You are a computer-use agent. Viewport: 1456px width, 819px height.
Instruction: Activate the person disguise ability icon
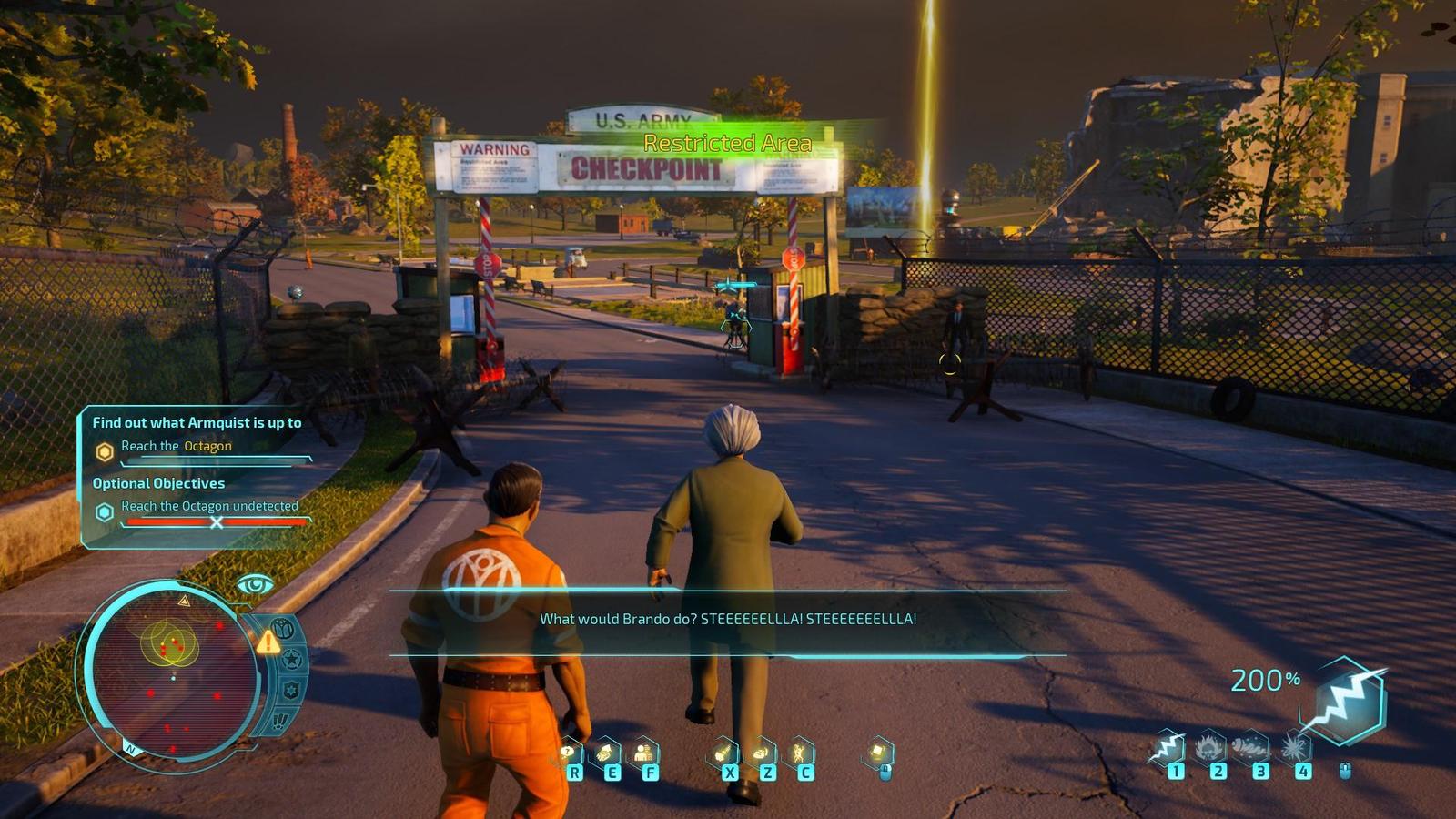click(x=644, y=753)
